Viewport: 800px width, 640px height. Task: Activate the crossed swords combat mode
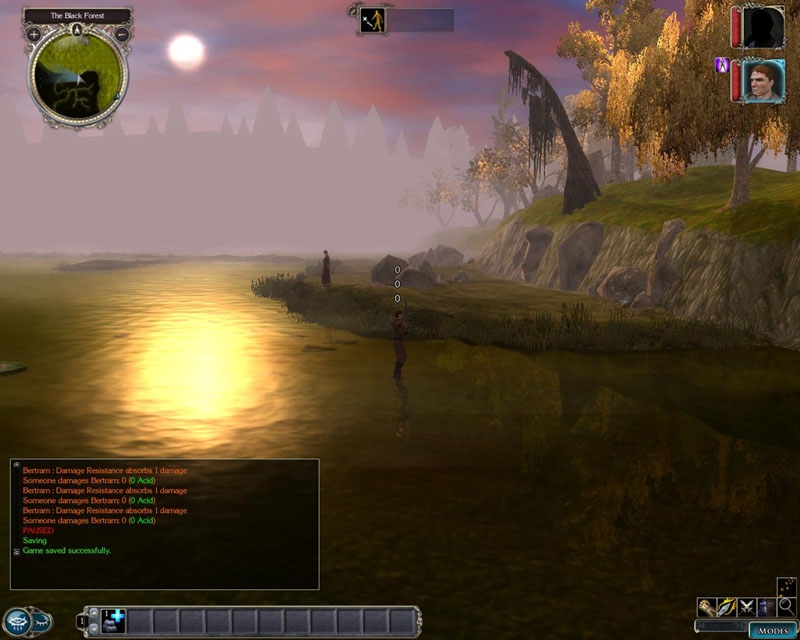746,607
